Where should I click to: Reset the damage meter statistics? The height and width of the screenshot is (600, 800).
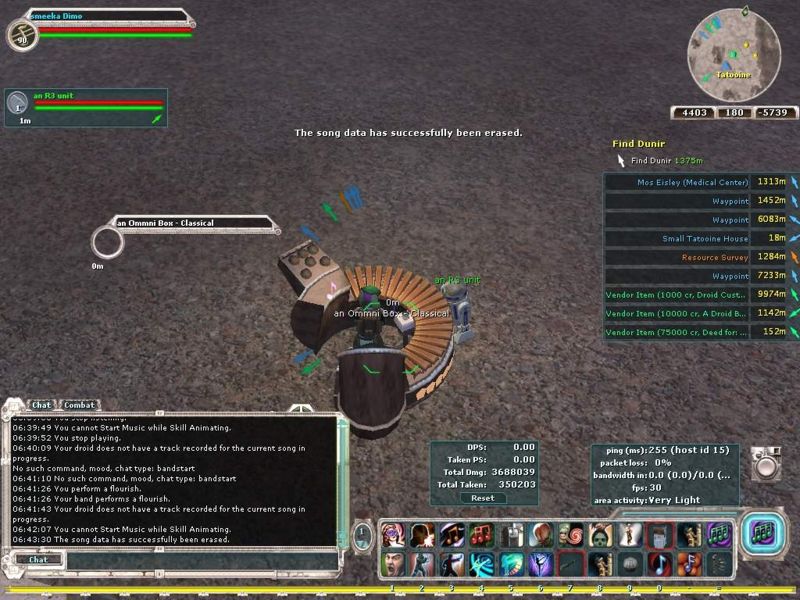pos(482,497)
